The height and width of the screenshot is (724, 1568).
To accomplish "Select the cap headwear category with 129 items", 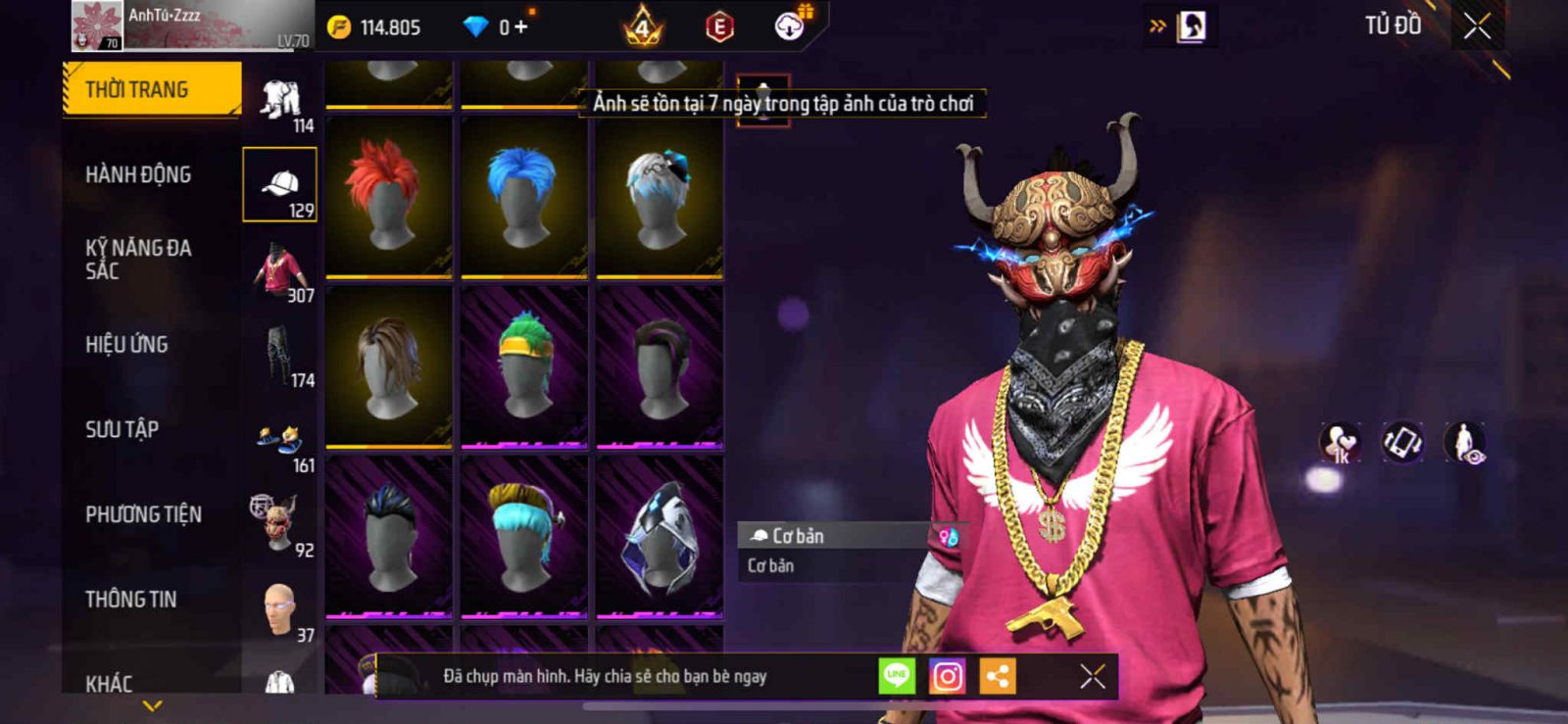I will (x=280, y=185).
